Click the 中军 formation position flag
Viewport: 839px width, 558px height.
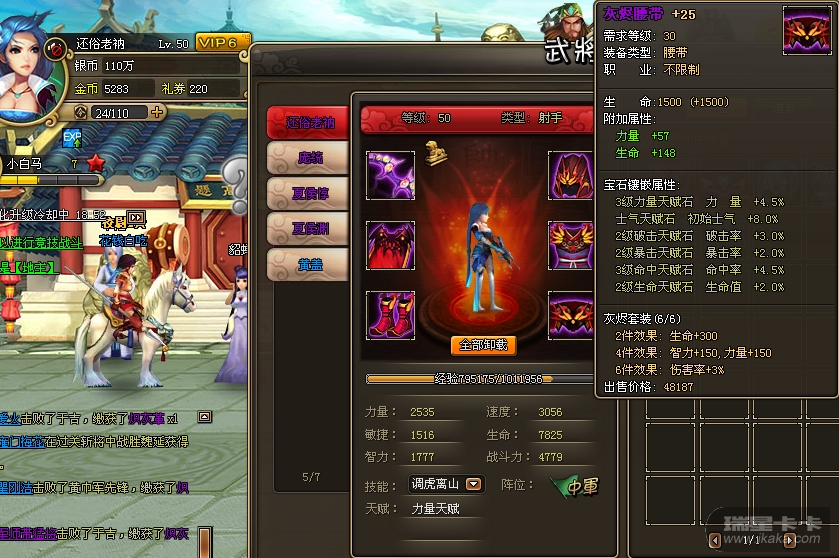coord(576,487)
